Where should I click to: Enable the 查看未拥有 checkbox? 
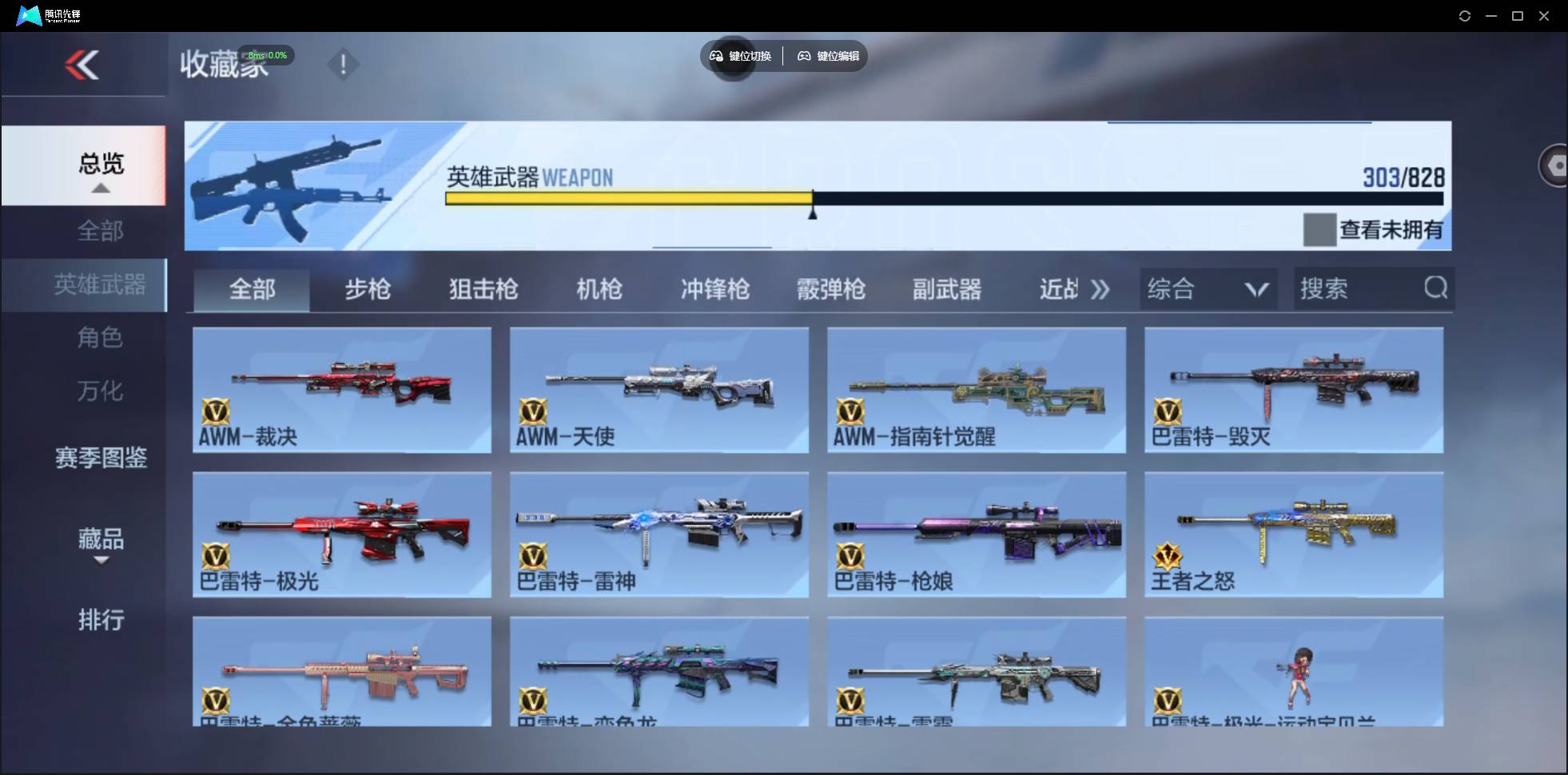click(1319, 229)
